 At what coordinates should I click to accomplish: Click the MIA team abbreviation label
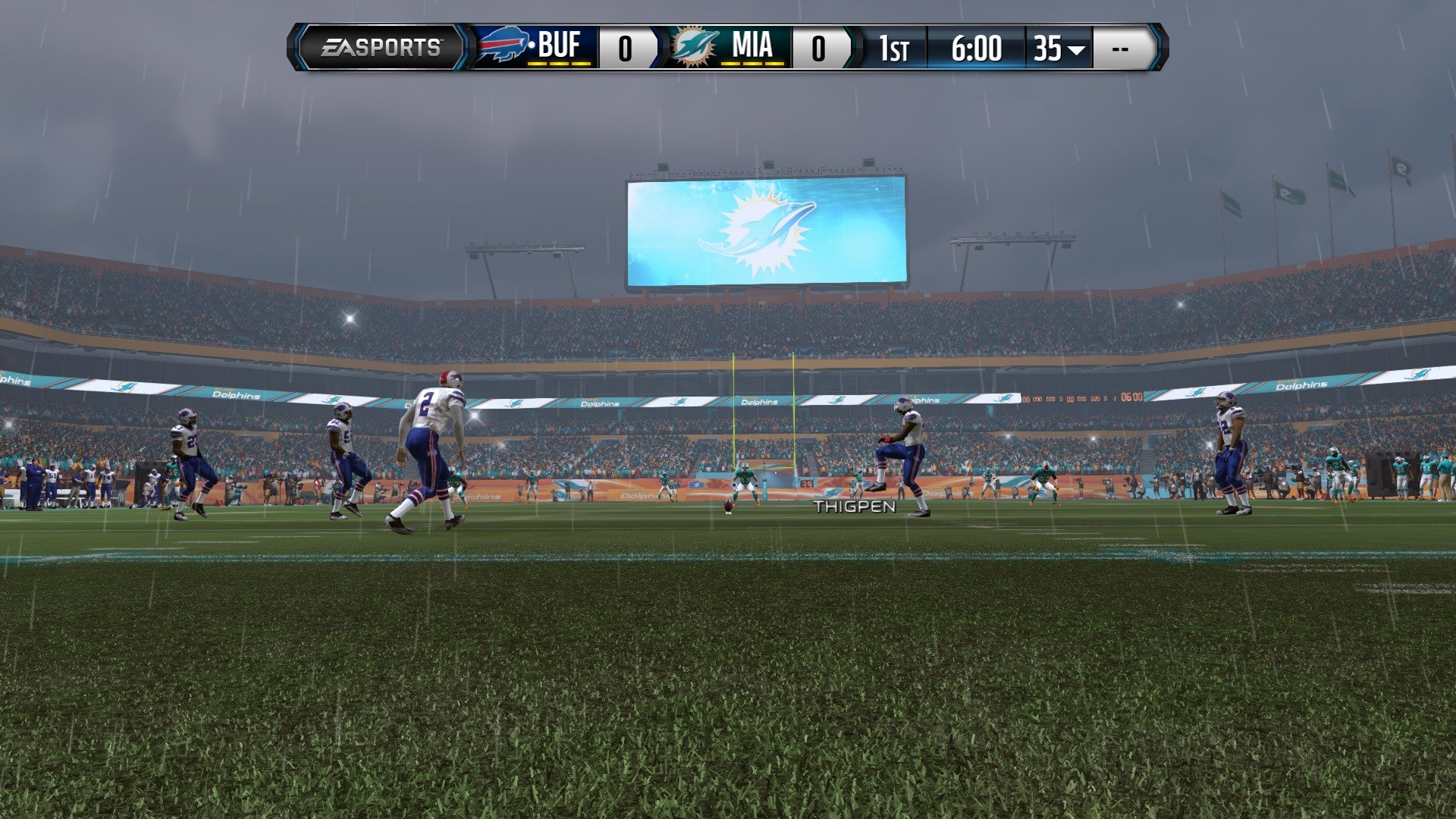[x=753, y=45]
